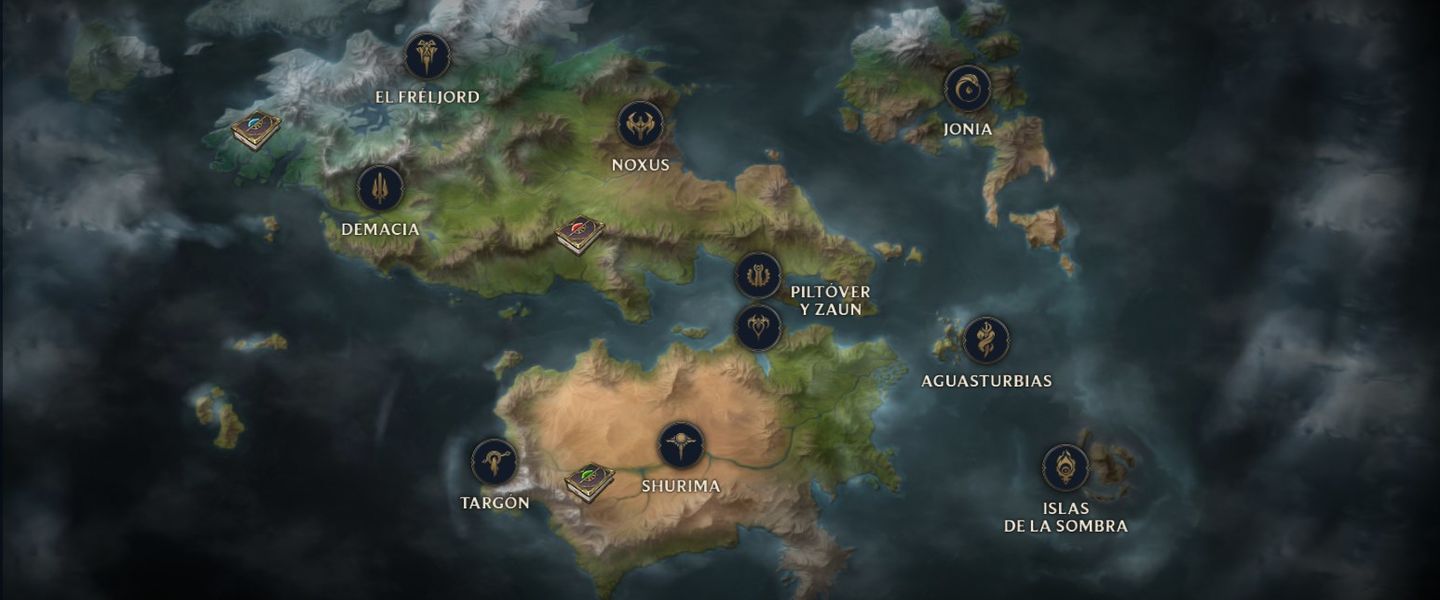
Task: Select the Zaun winged emblem marker
Action: pyautogui.click(x=758, y=327)
